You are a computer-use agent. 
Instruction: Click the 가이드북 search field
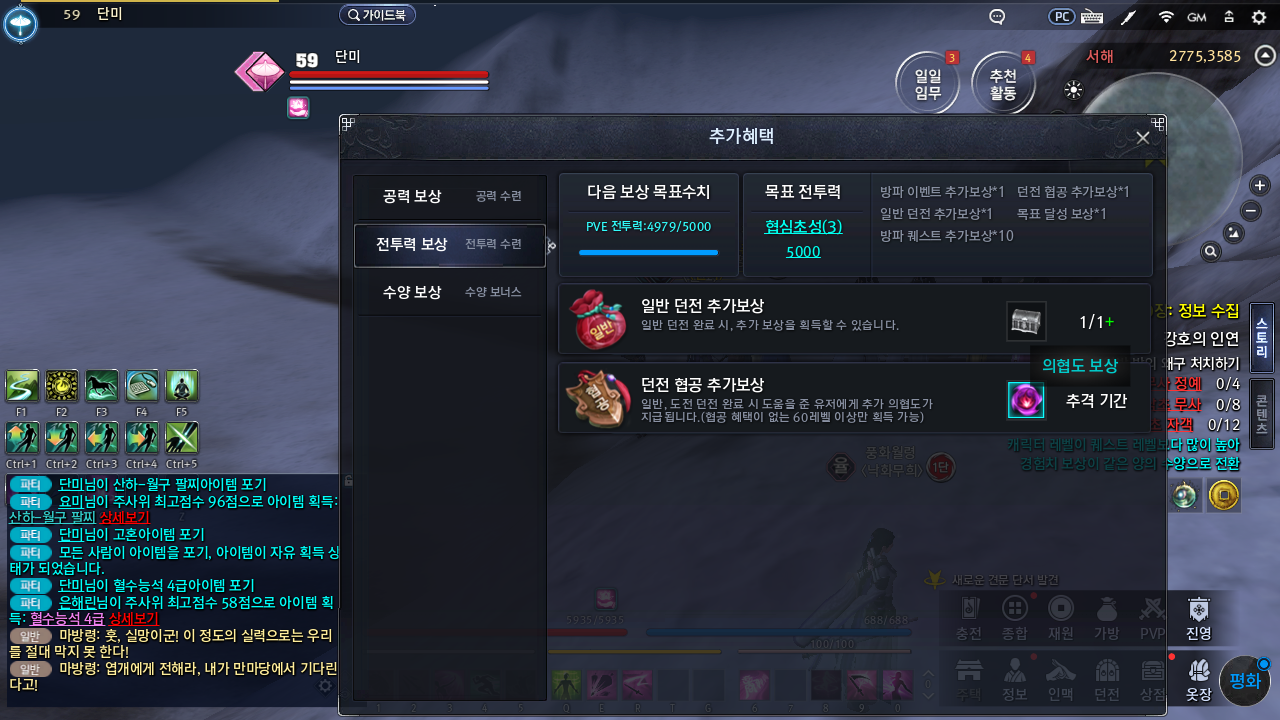378,14
